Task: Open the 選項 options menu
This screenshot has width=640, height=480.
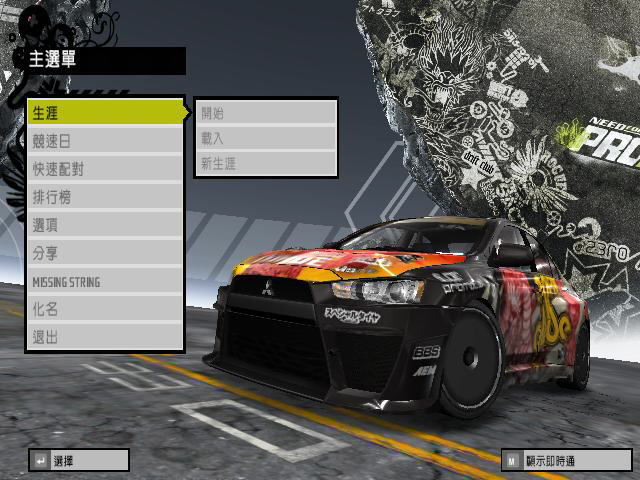Action: pos(105,225)
